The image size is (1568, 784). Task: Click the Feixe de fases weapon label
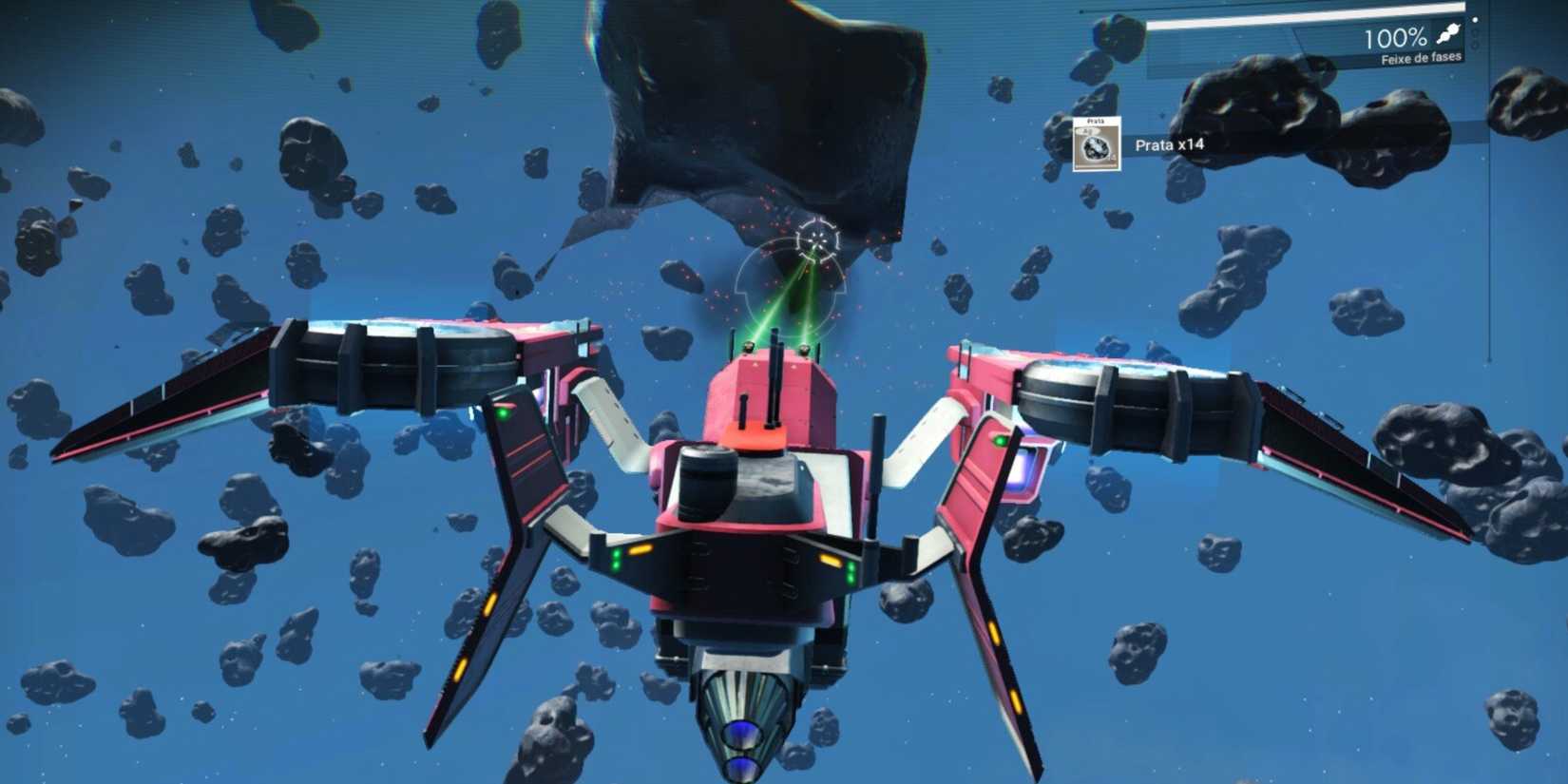coord(1421,57)
